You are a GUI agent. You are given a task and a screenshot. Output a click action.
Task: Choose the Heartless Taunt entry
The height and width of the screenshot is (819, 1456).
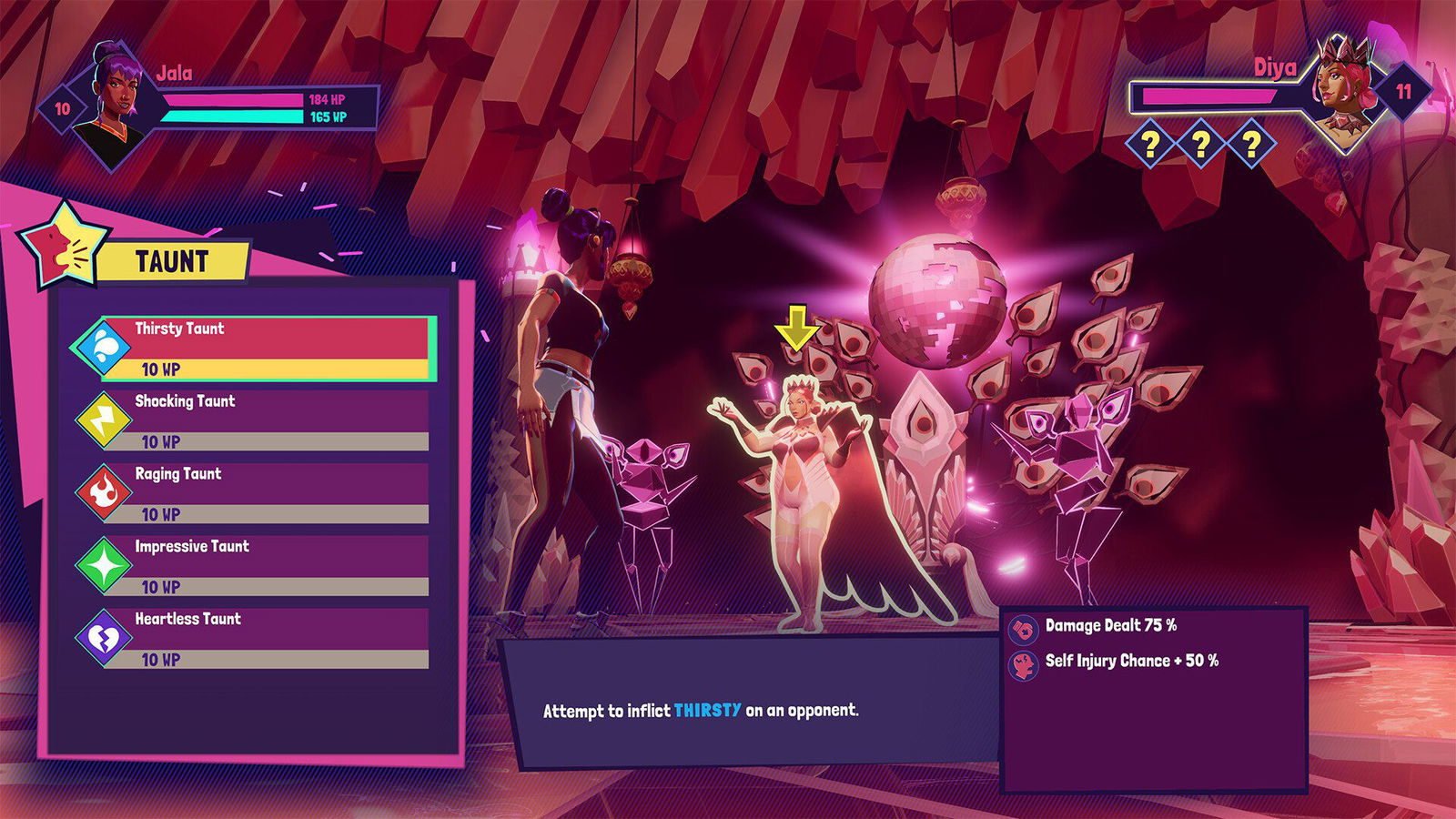(x=264, y=638)
